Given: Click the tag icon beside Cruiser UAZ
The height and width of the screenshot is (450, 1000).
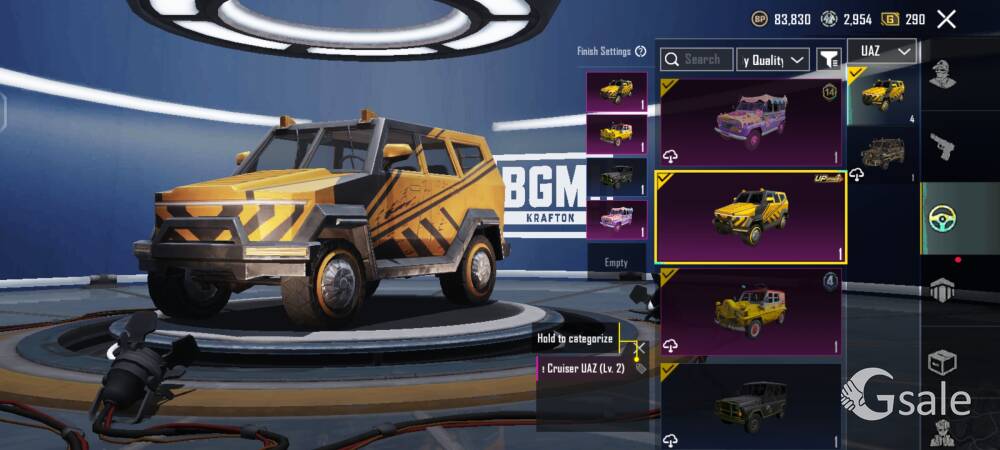Looking at the screenshot, I should click(x=640, y=368).
